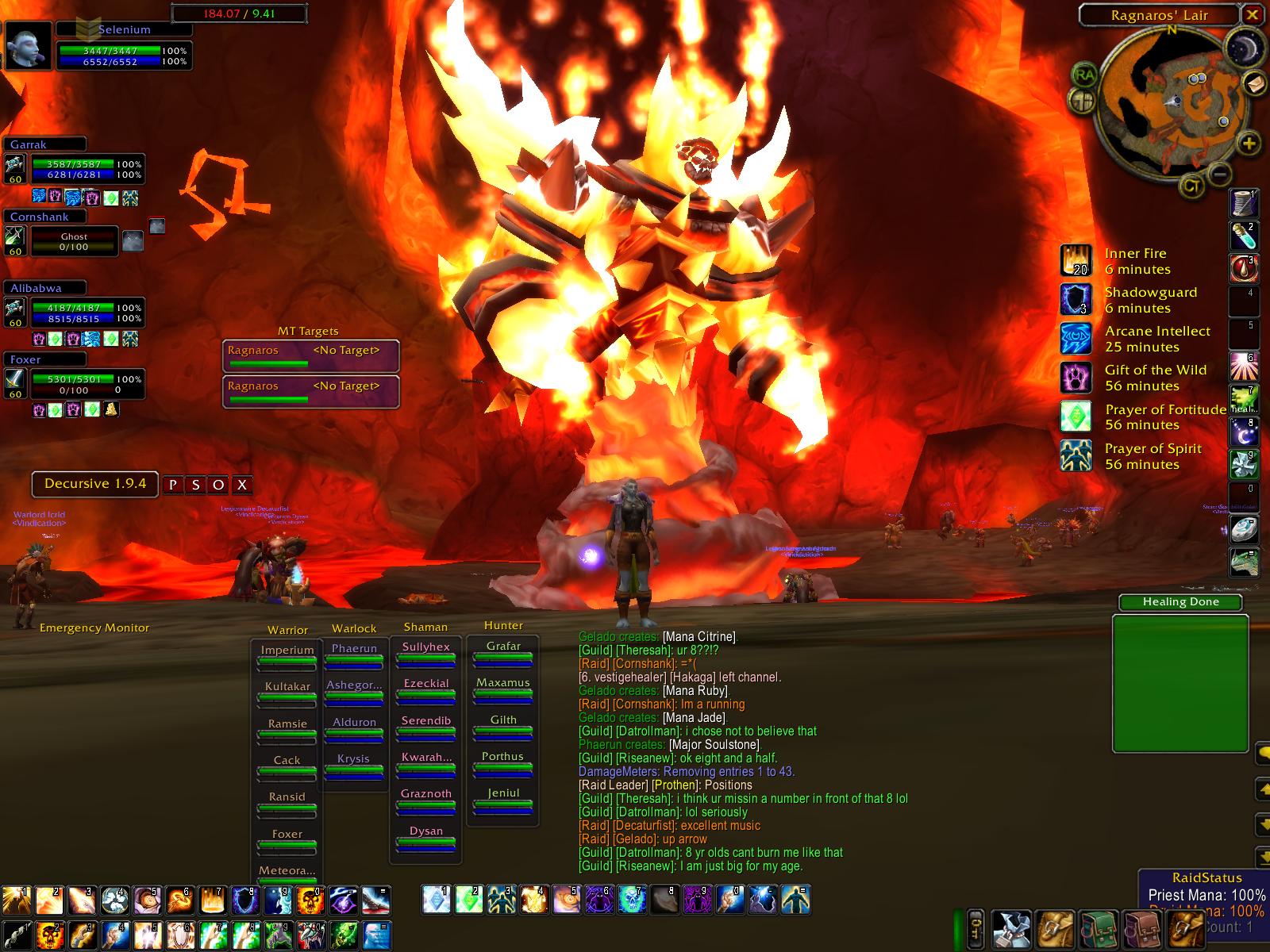Click the Decursive 1.9.4 bar
Image resolution: width=1270 pixels, height=952 pixels.
95,484
